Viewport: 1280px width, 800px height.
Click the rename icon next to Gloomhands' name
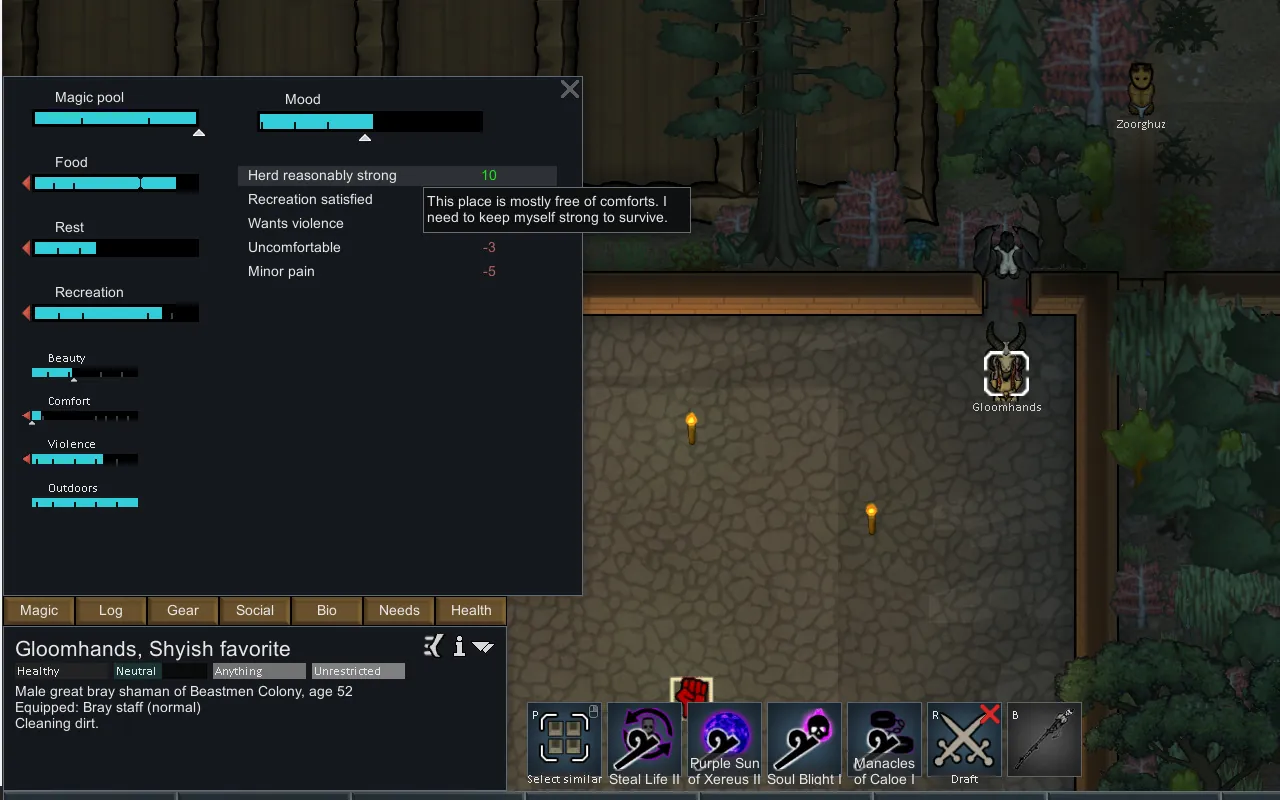click(433, 647)
